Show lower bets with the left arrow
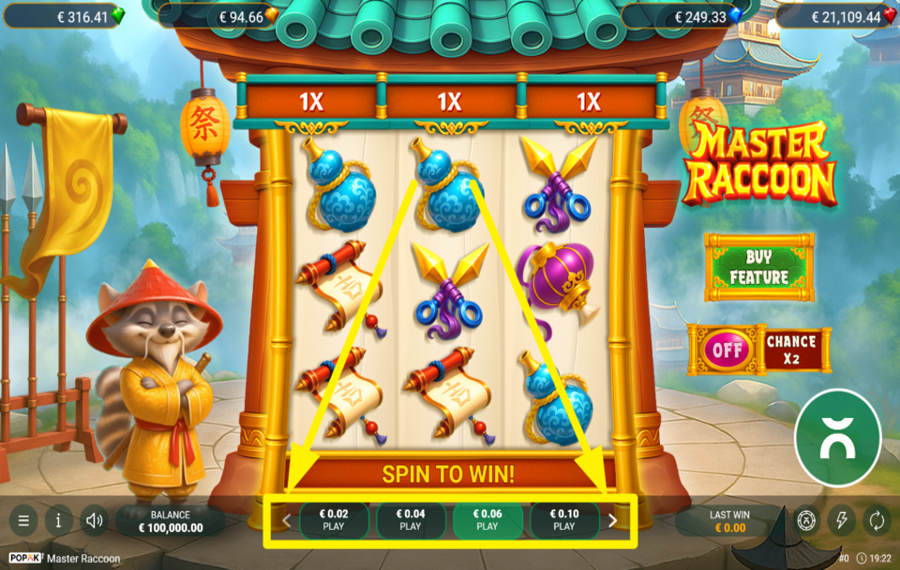The width and height of the screenshot is (900, 570). (286, 520)
